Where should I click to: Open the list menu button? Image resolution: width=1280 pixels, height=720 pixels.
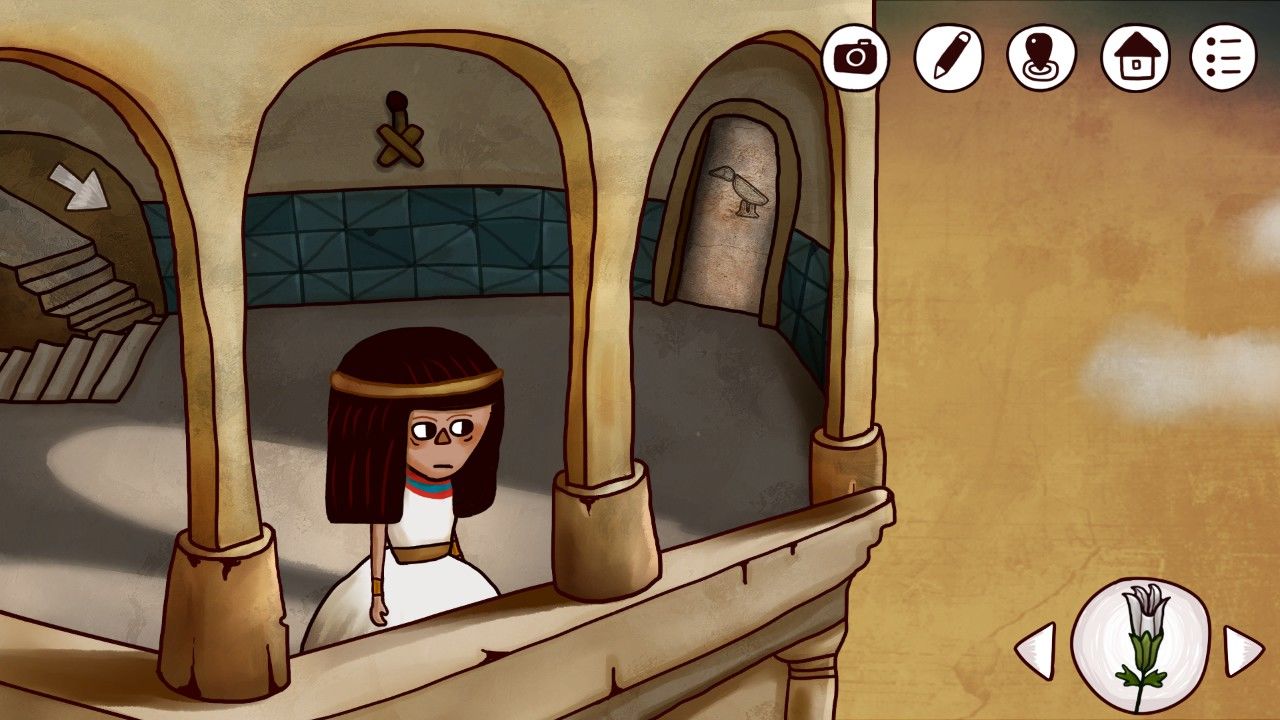1223,57
